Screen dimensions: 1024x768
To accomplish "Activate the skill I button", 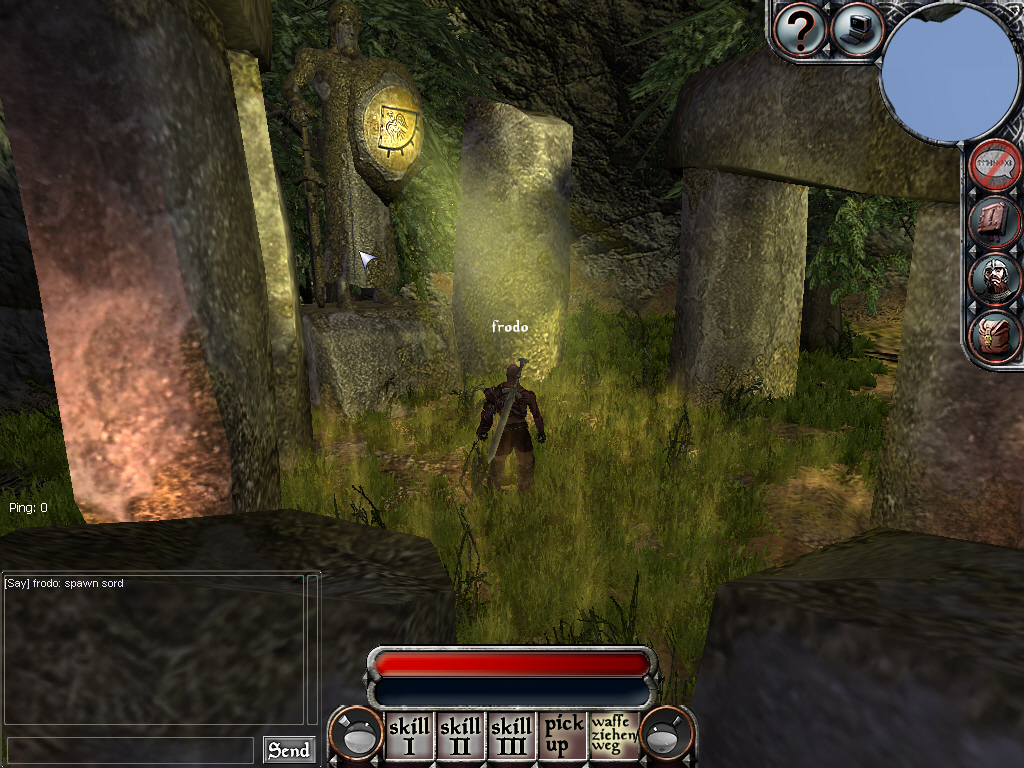I will (x=408, y=735).
